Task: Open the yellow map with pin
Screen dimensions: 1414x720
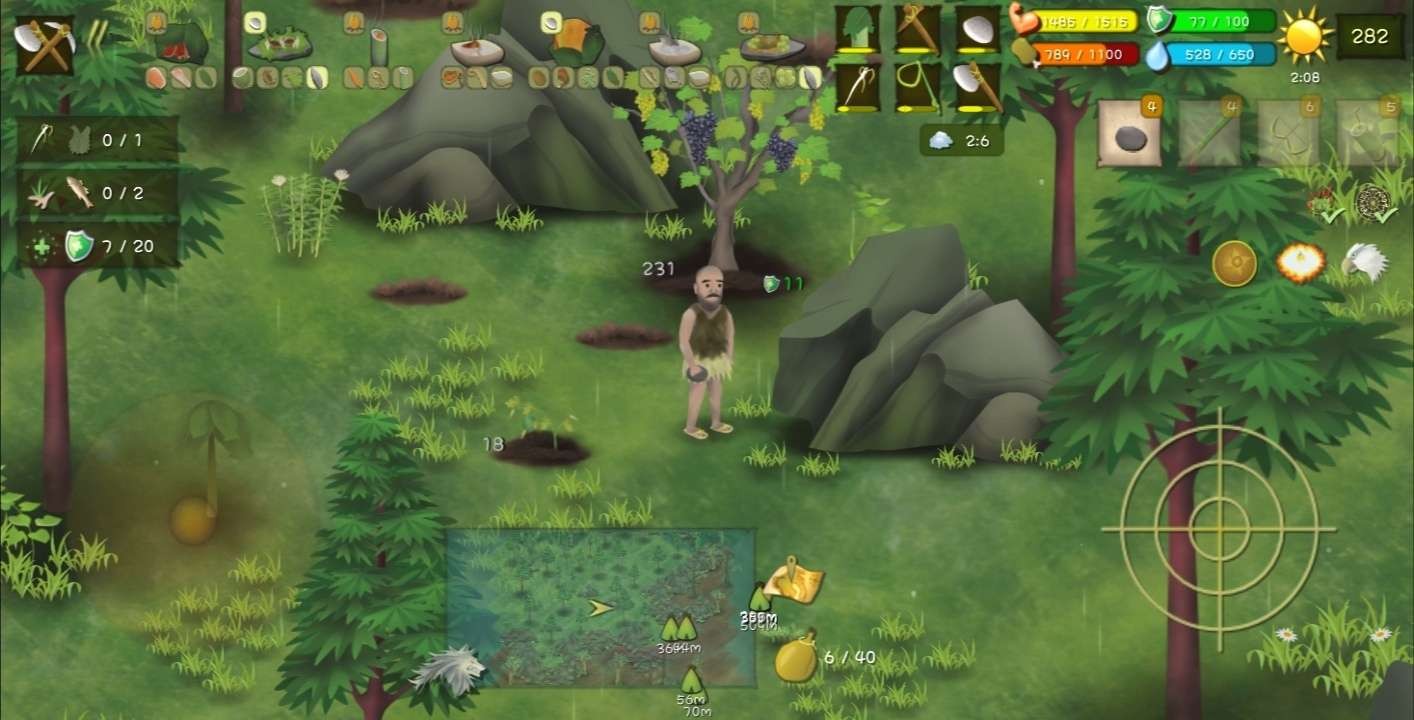Action: 797,581
